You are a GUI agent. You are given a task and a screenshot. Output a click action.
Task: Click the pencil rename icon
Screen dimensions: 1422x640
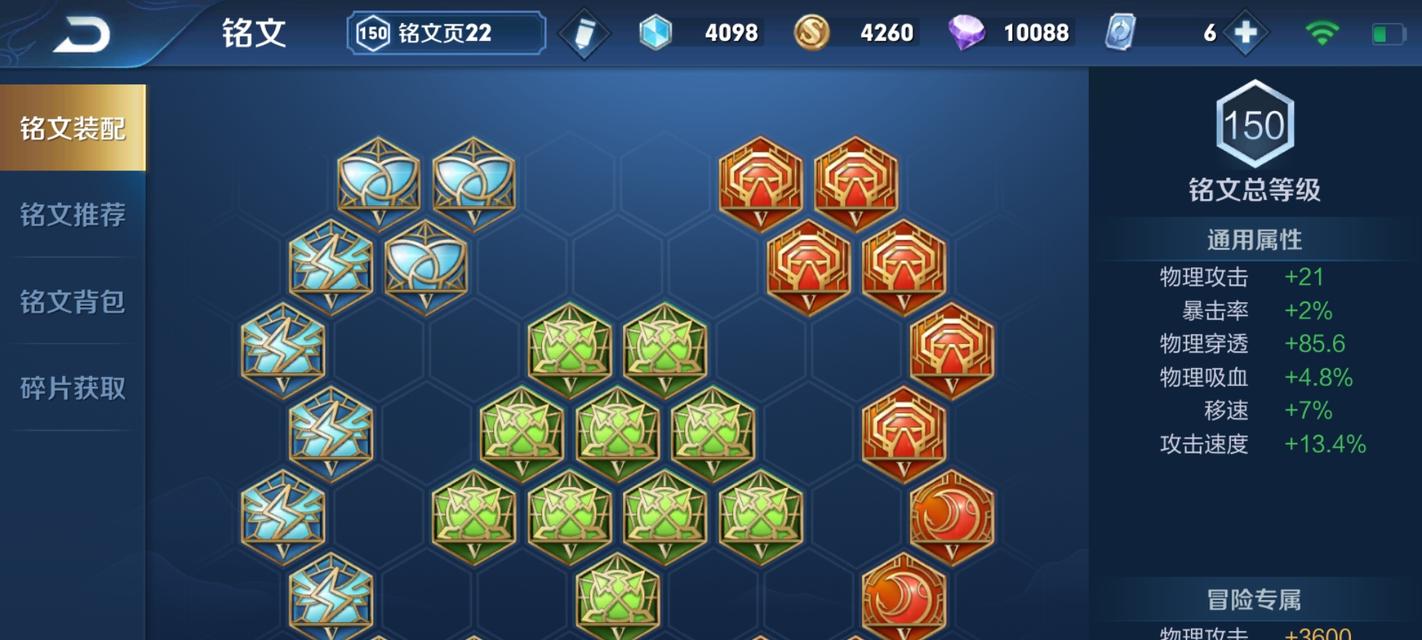tap(584, 34)
